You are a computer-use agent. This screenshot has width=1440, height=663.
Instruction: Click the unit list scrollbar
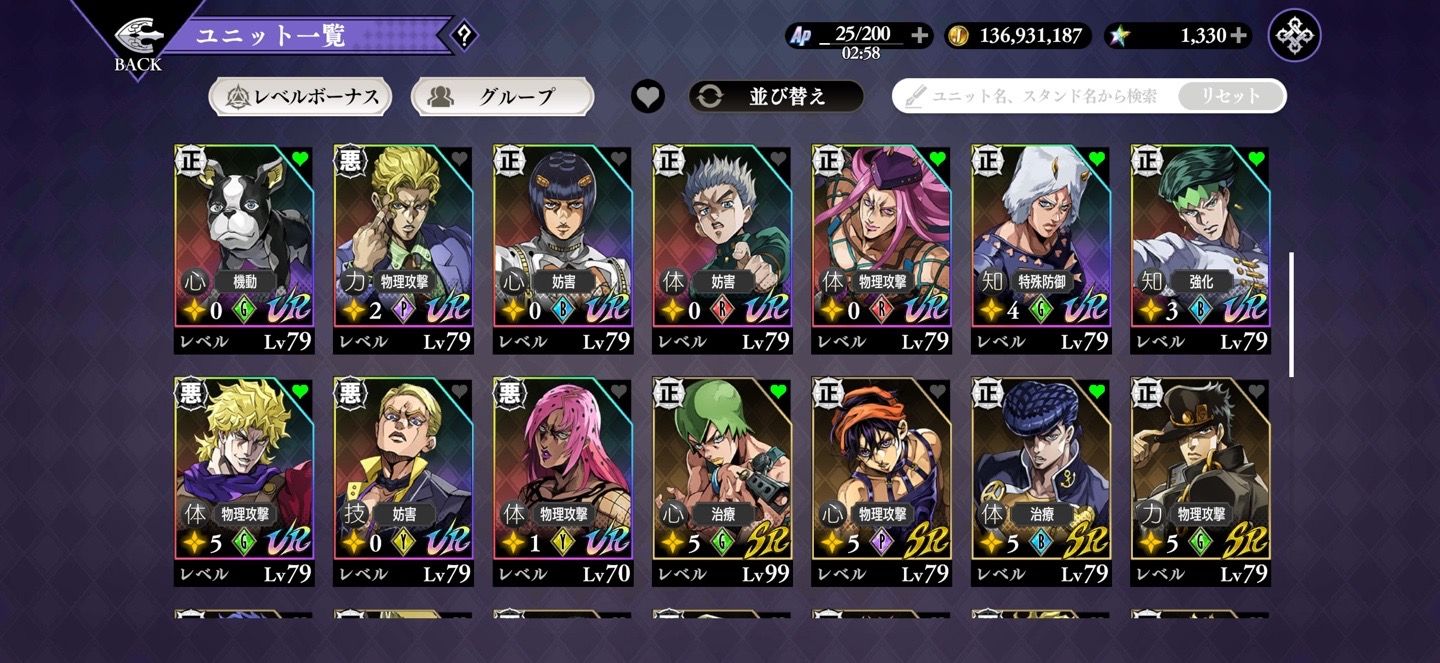(1291, 314)
